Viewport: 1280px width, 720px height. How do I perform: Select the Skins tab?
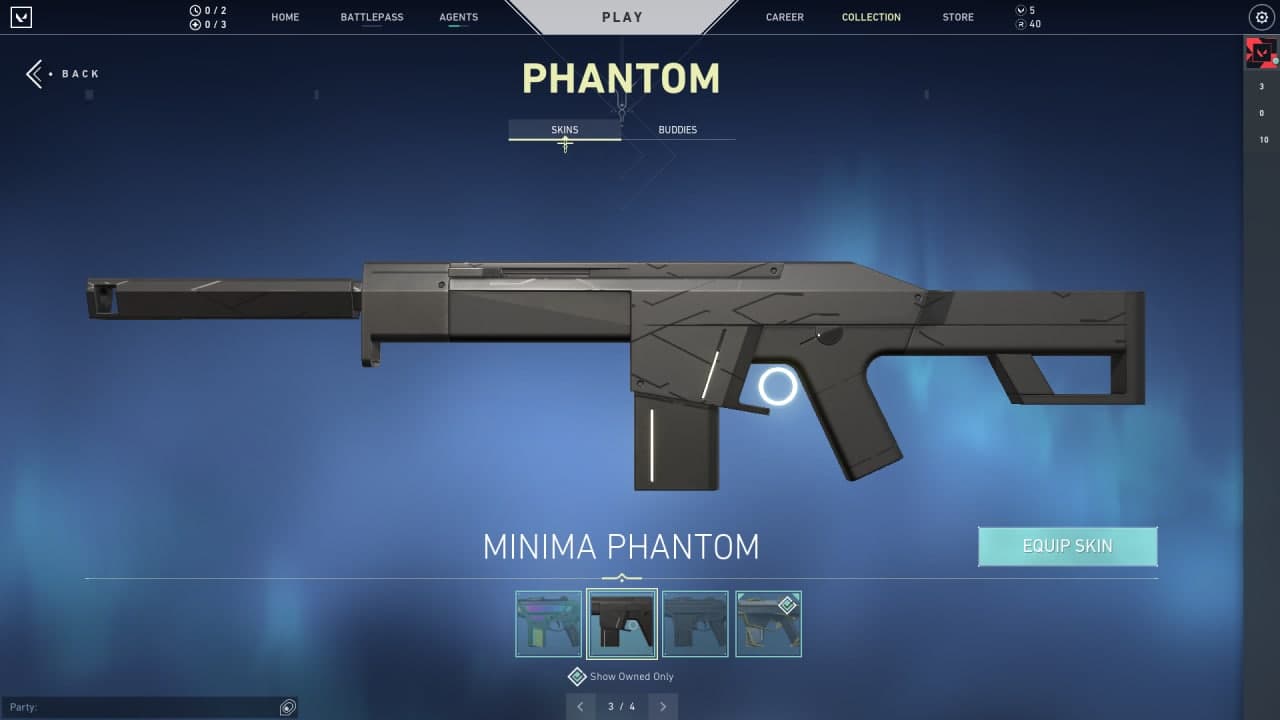(564, 130)
